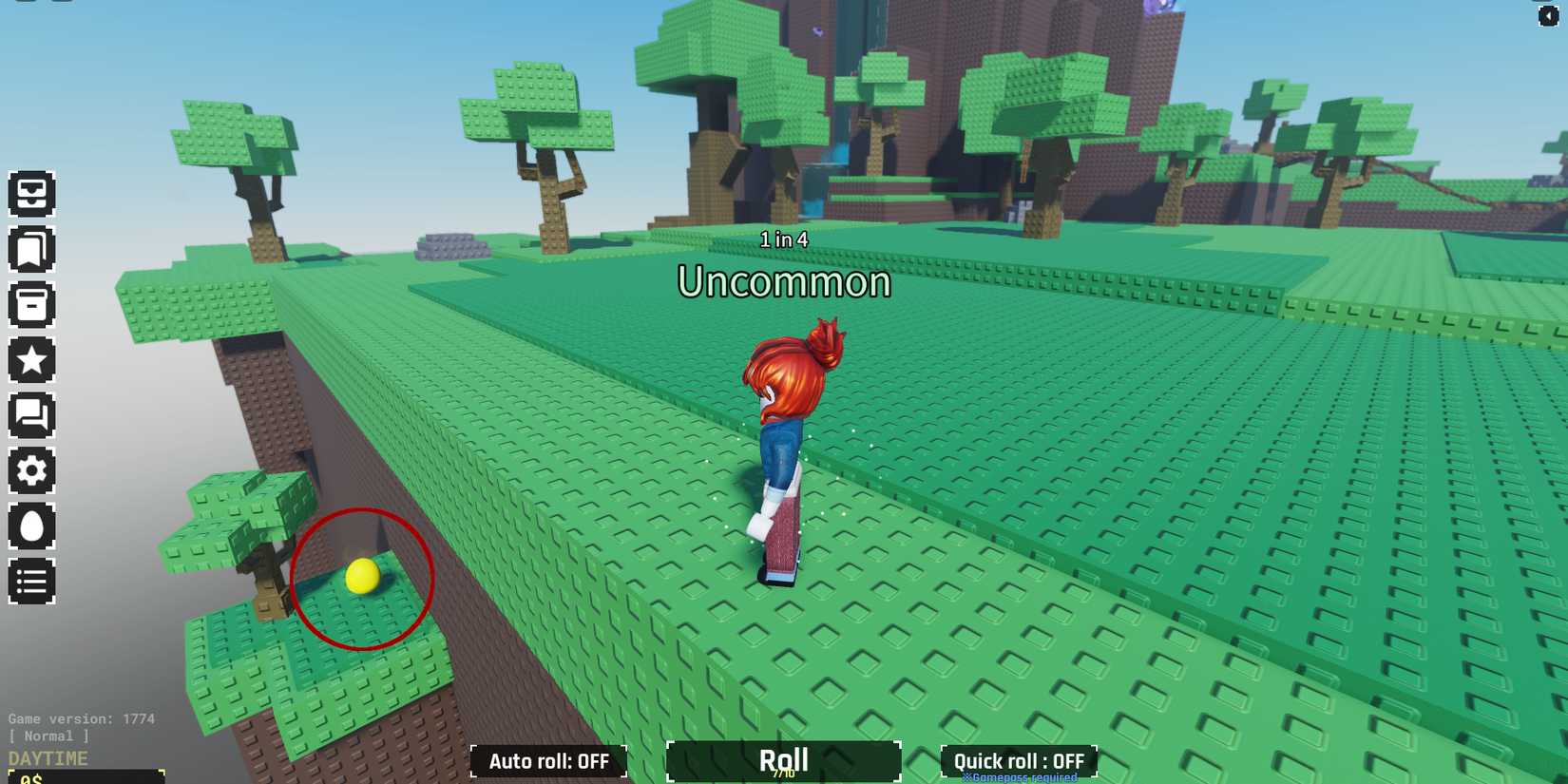Open the favorites star icon
This screenshot has width=1568, height=784.
[33, 360]
